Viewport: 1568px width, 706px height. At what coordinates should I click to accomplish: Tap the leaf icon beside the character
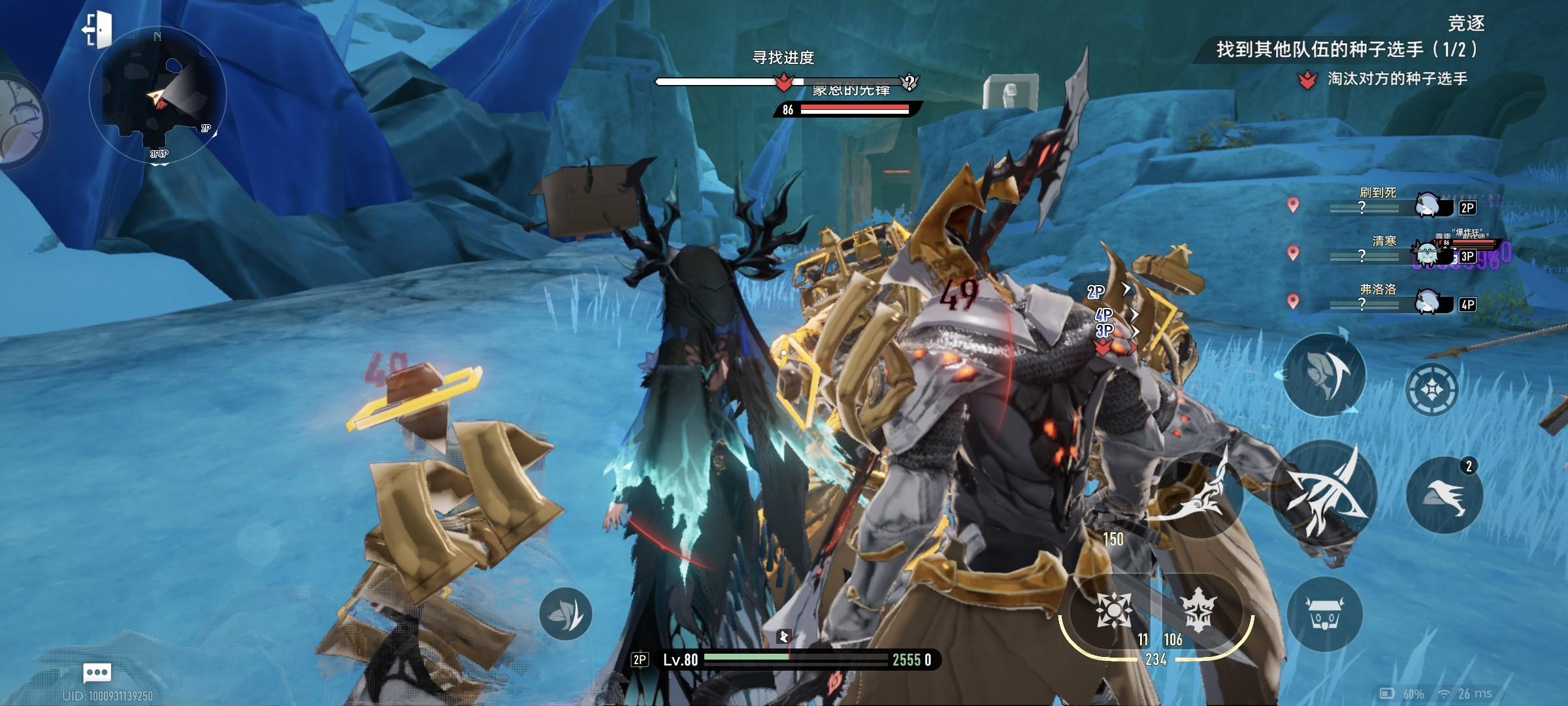coord(566,614)
